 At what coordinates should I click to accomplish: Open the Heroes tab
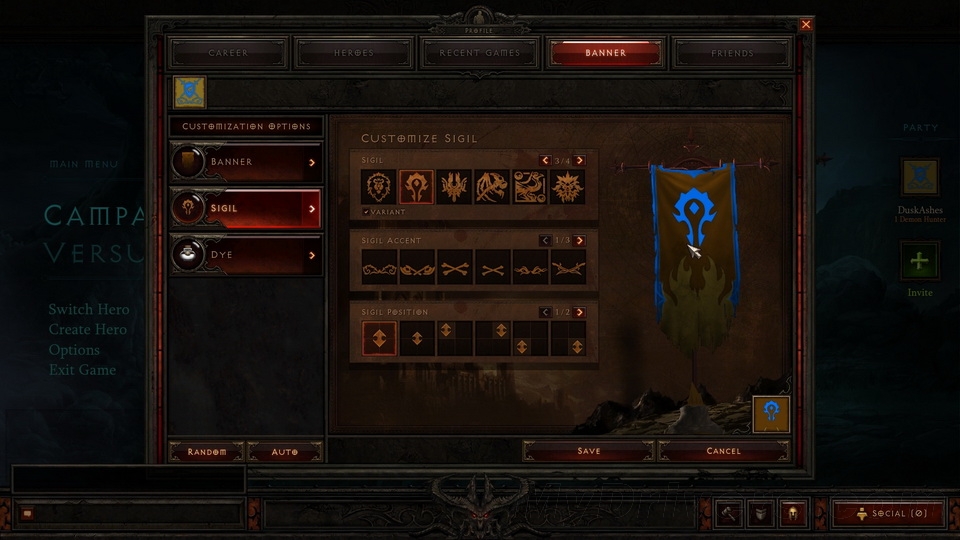354,53
